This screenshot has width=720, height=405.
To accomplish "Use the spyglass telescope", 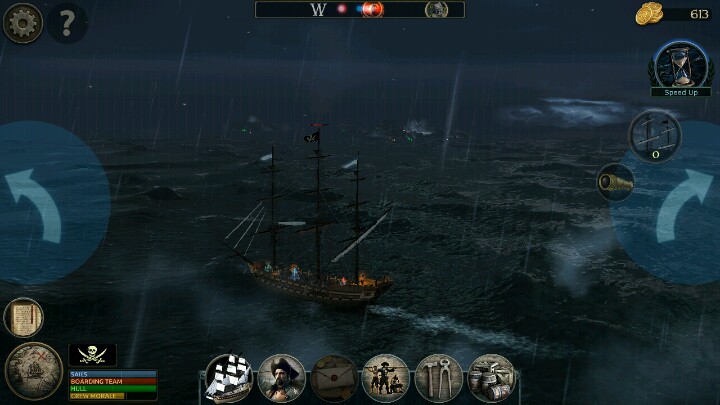I will [x=615, y=182].
